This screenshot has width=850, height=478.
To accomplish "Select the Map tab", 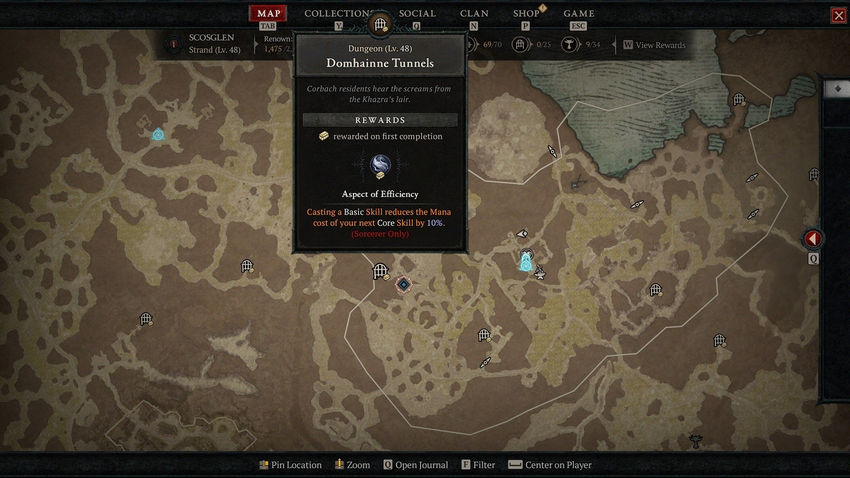I will click(x=268, y=14).
